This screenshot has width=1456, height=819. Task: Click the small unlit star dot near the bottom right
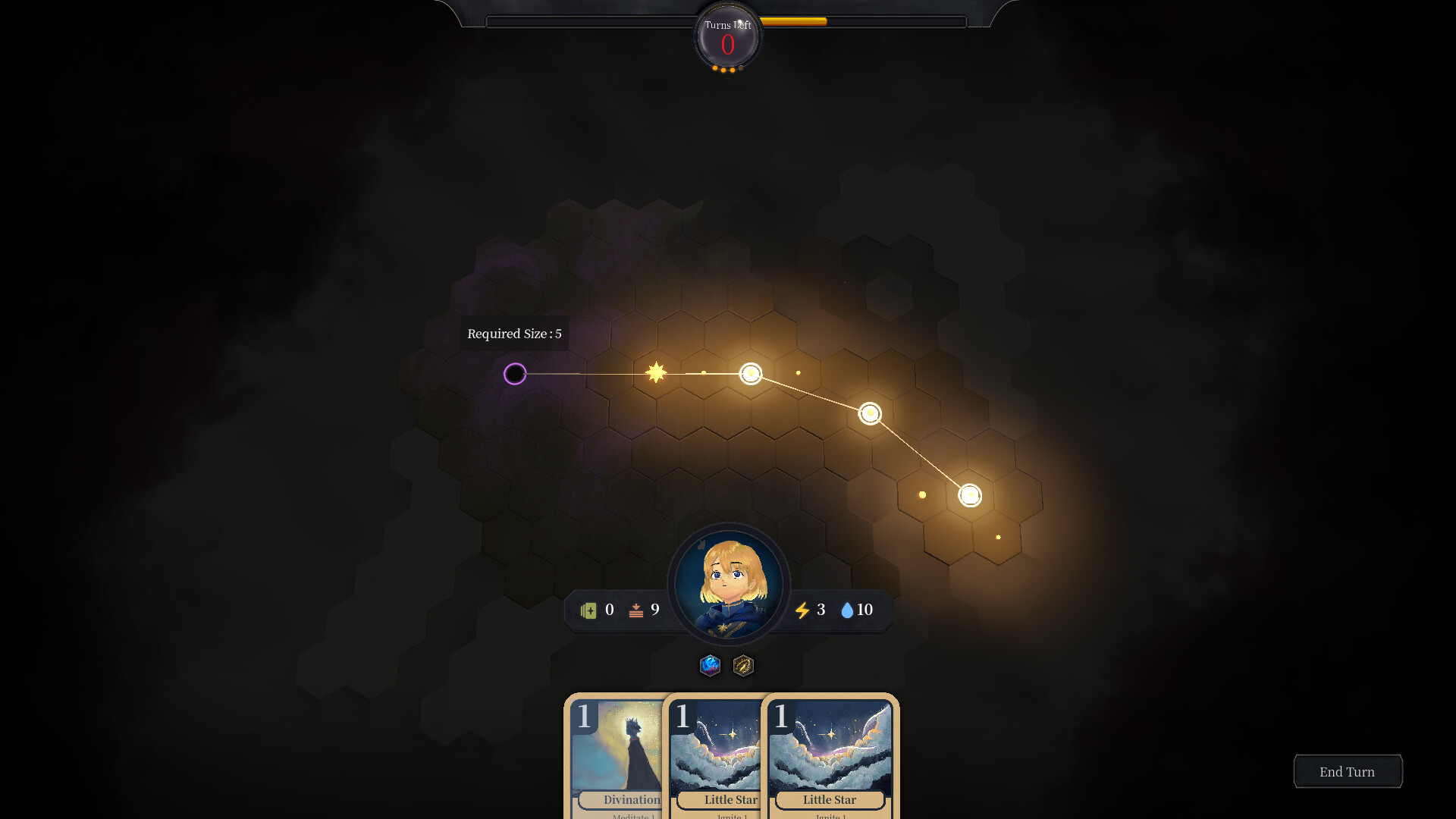pyautogui.click(x=997, y=537)
